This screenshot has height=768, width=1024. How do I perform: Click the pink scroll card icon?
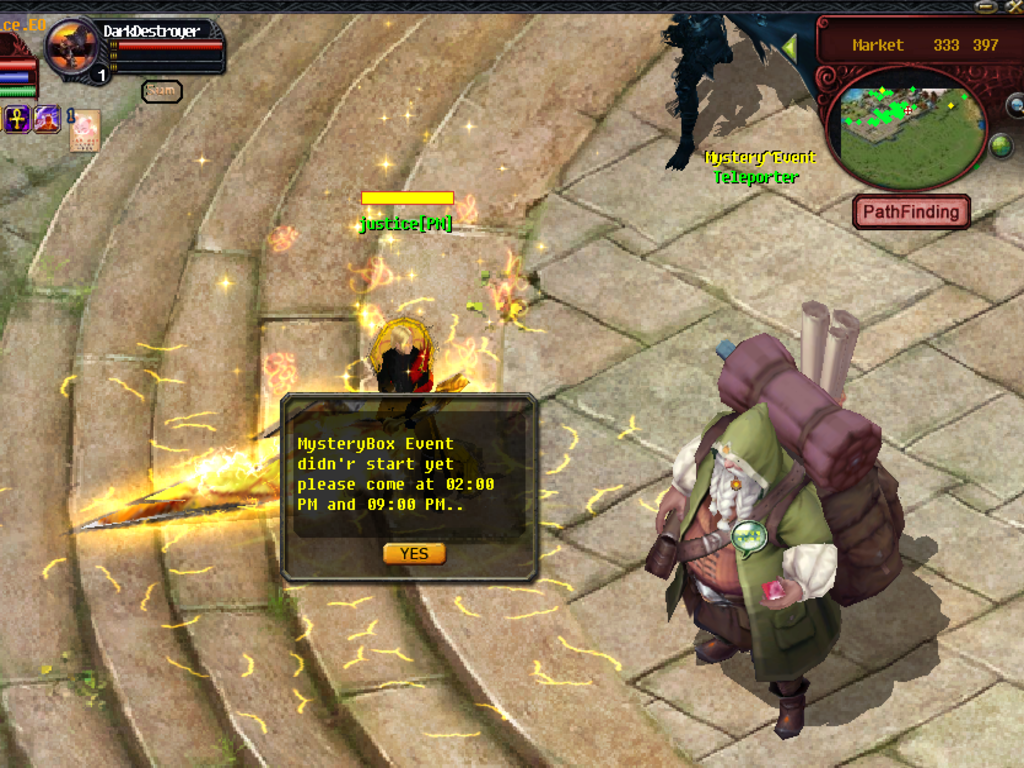pyautogui.click(x=85, y=131)
